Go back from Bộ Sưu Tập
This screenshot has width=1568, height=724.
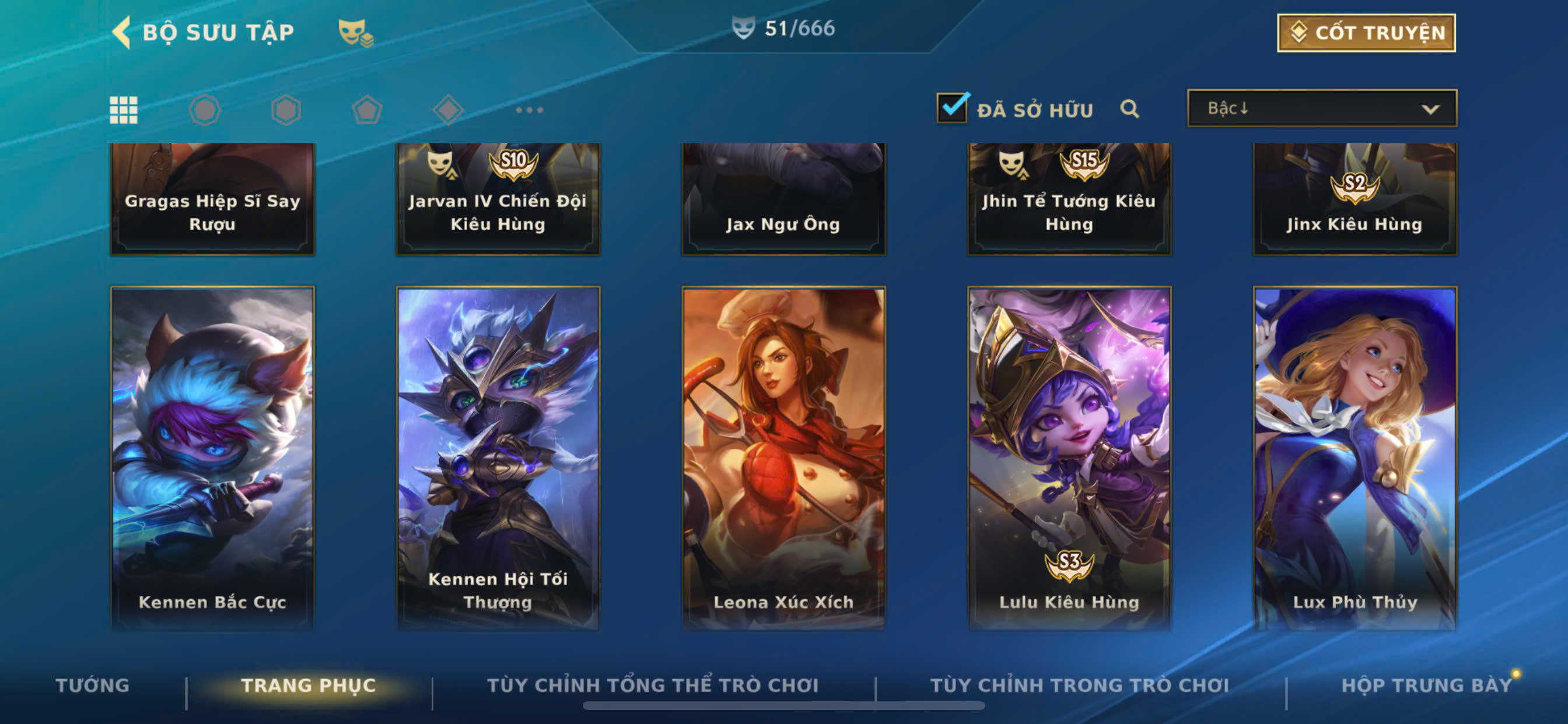pyautogui.click(x=123, y=32)
